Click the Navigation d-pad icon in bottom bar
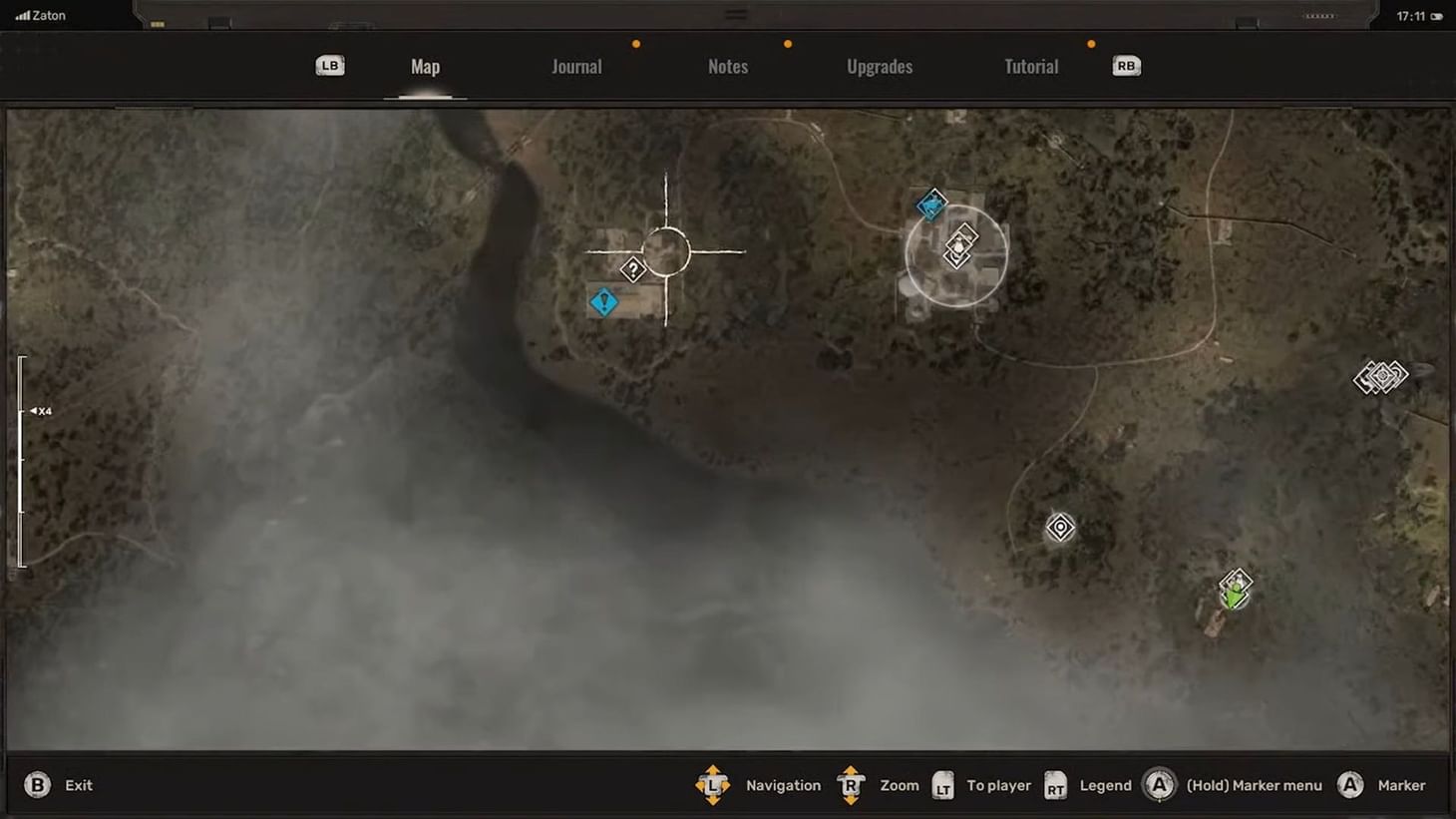This screenshot has height=819, width=1456. click(x=714, y=785)
